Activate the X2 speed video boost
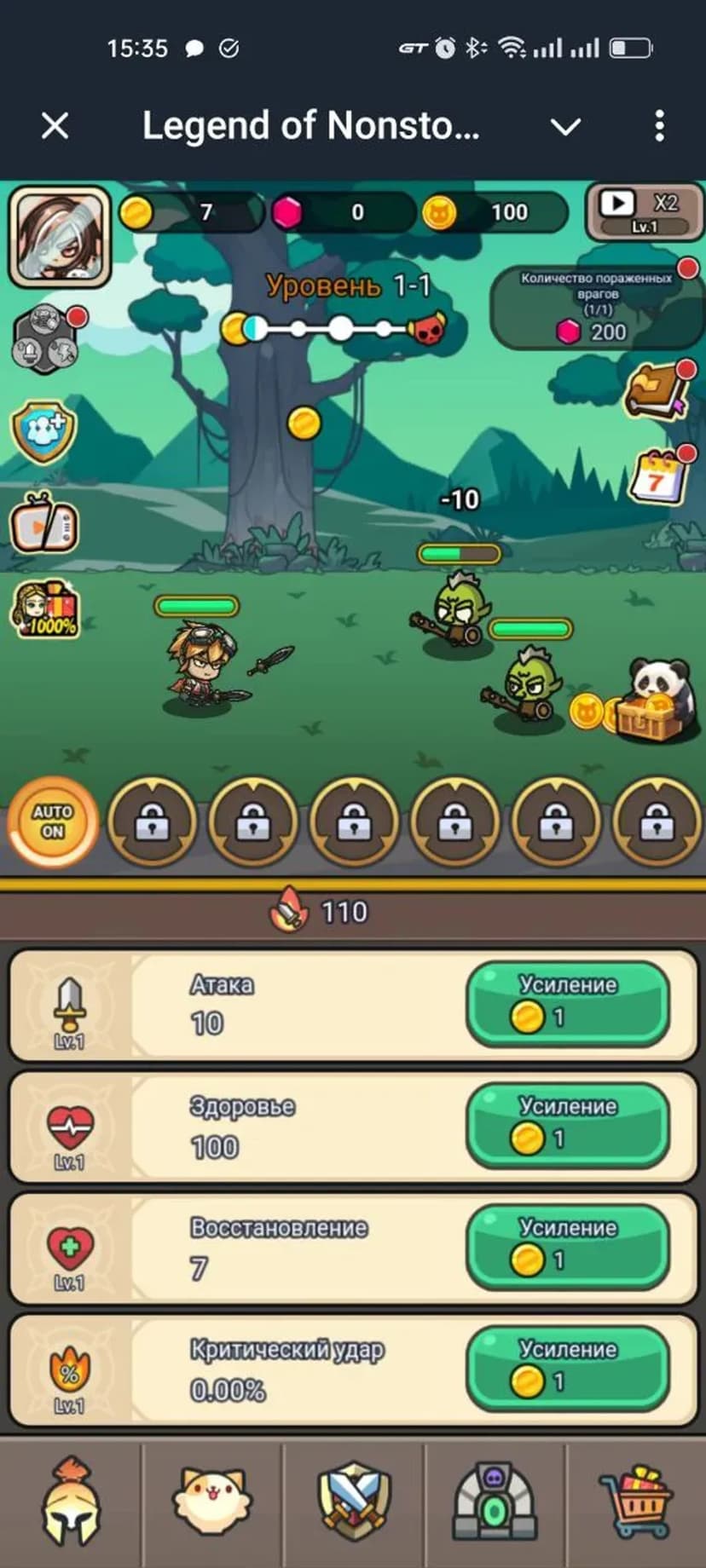The height and width of the screenshot is (1568, 706). [644, 211]
